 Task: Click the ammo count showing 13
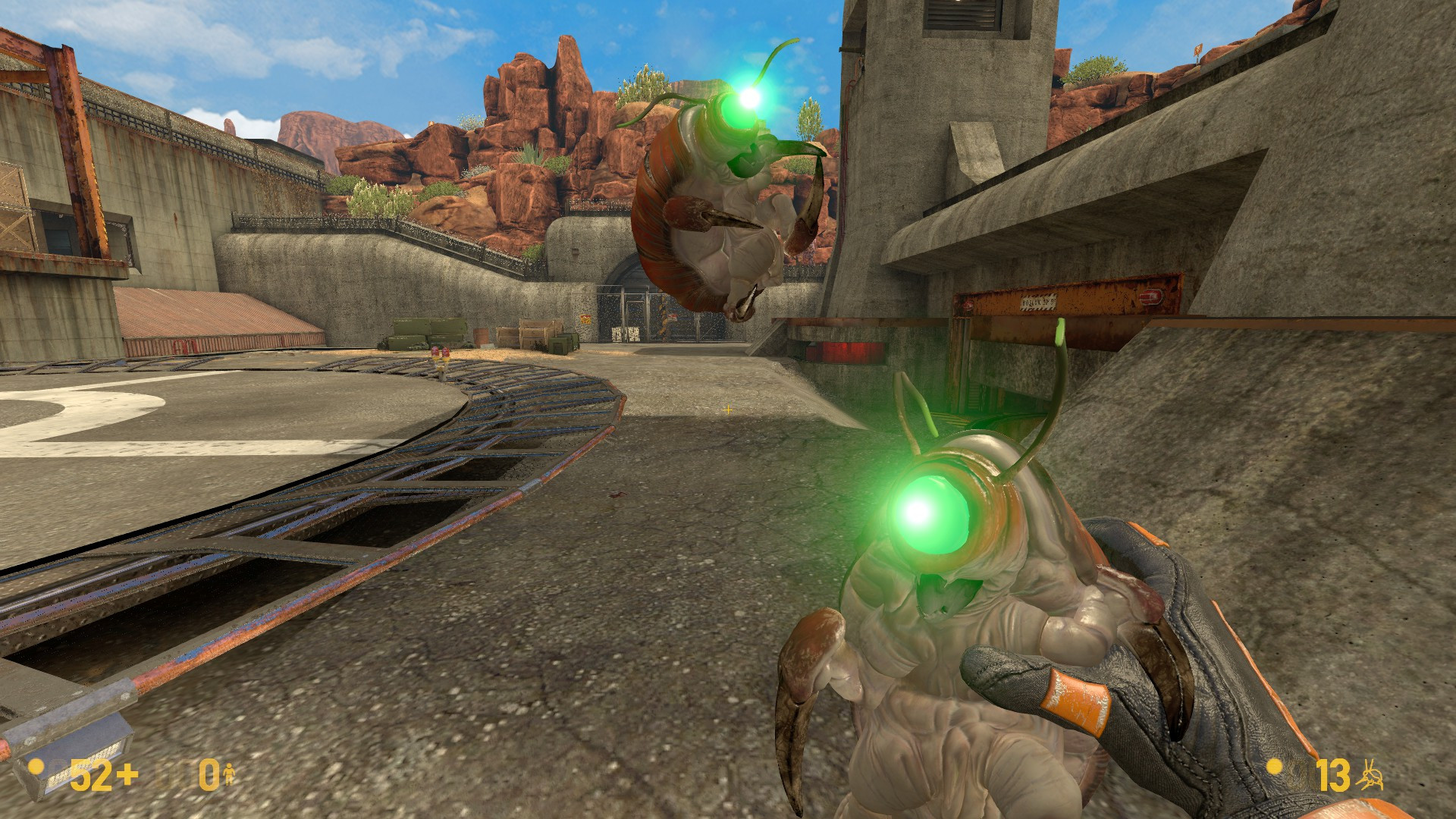click(x=1332, y=775)
